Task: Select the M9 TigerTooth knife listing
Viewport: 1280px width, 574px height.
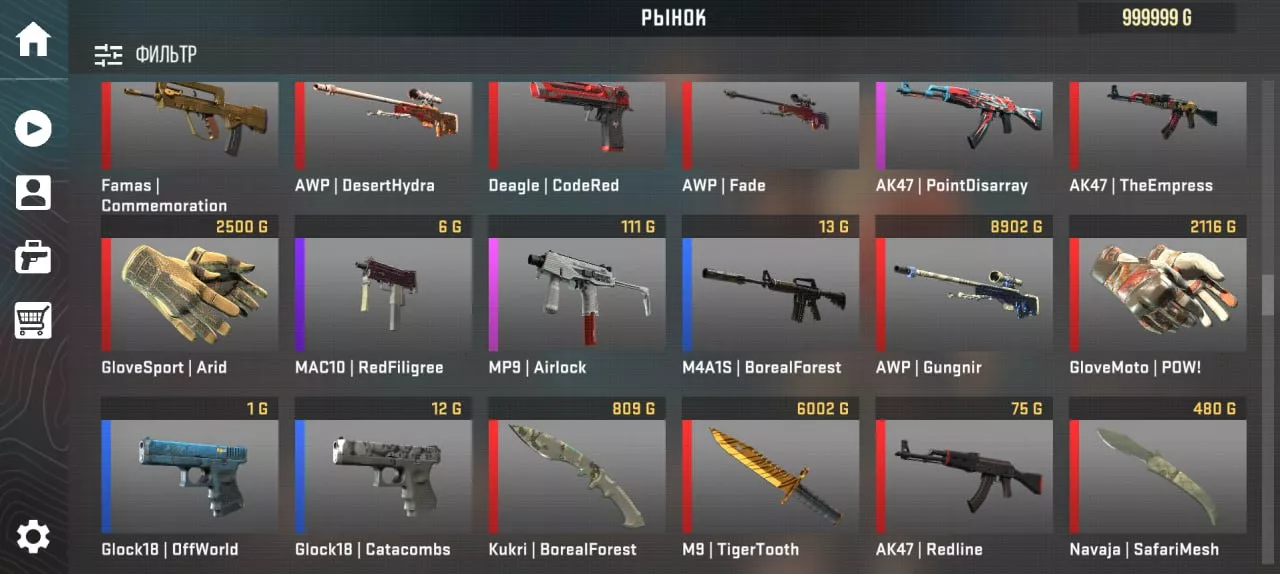Action: (x=771, y=477)
